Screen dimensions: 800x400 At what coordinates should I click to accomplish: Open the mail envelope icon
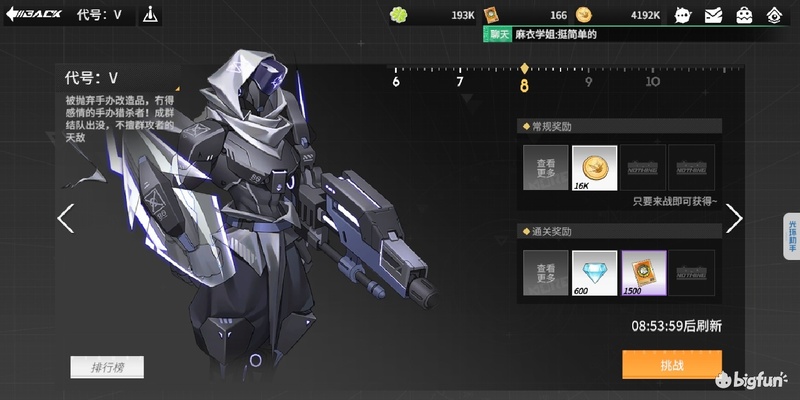click(x=713, y=15)
